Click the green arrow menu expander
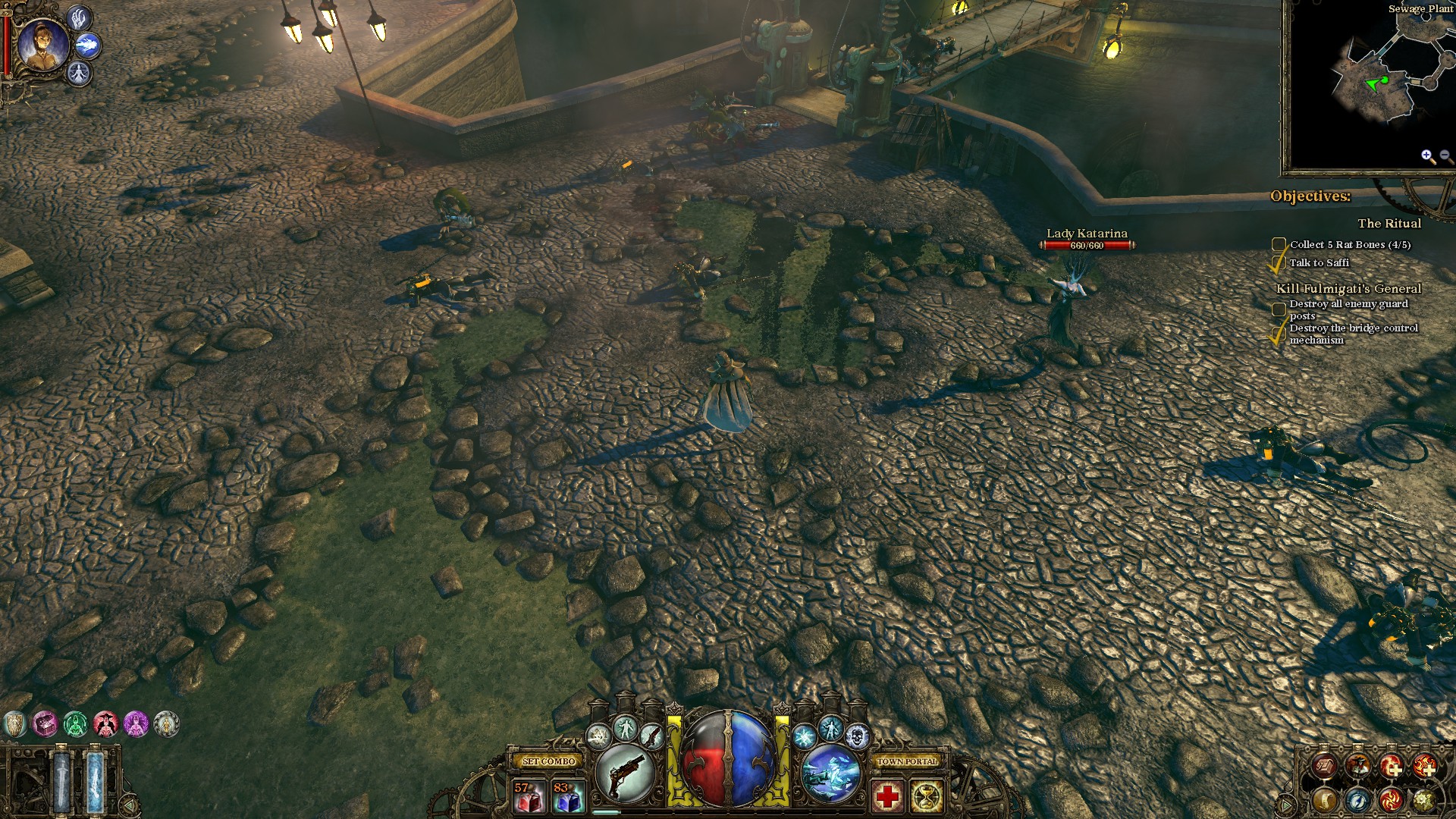Image resolution: width=1456 pixels, height=819 pixels. 130,805
